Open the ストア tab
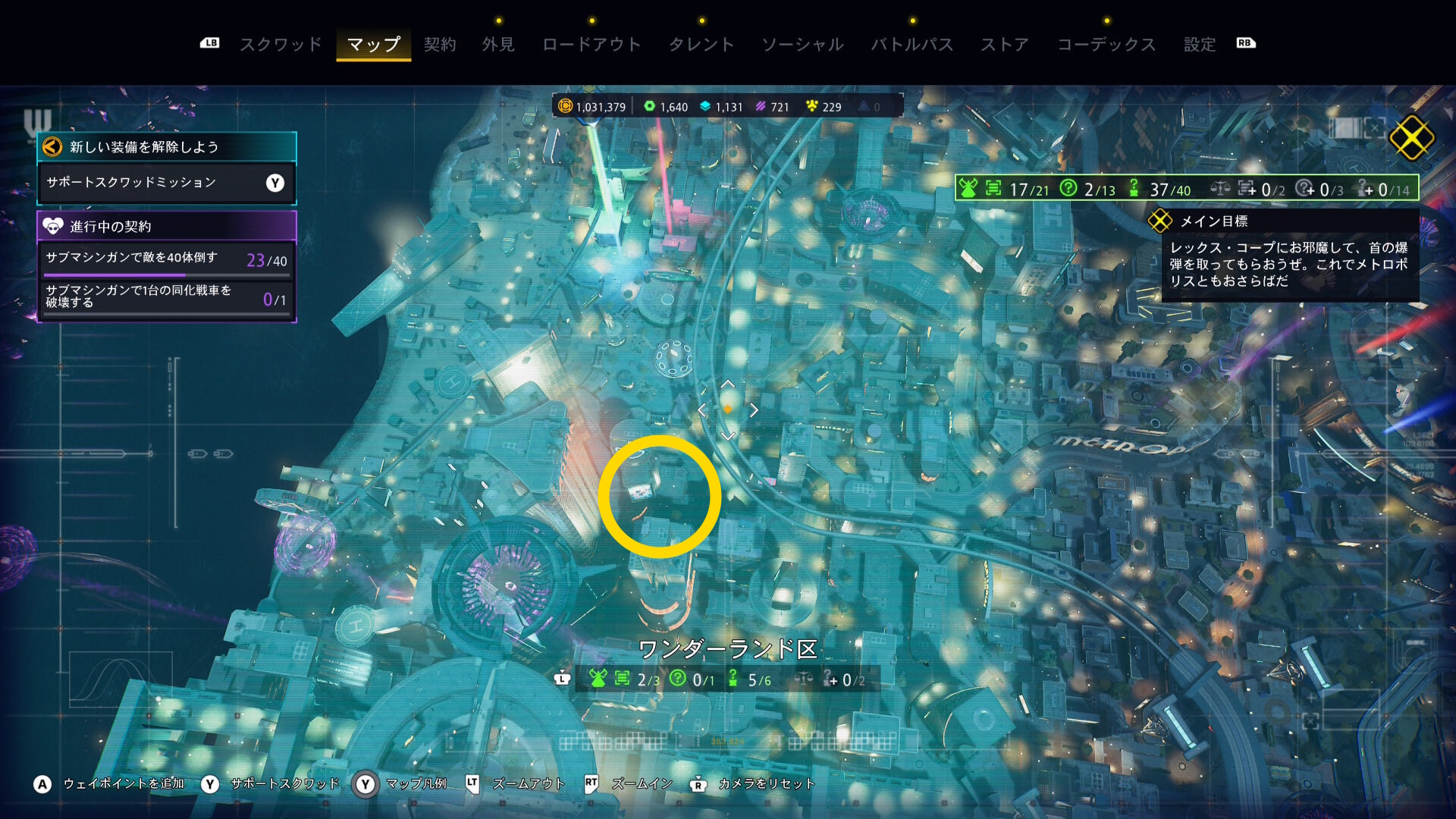 [x=1005, y=45]
